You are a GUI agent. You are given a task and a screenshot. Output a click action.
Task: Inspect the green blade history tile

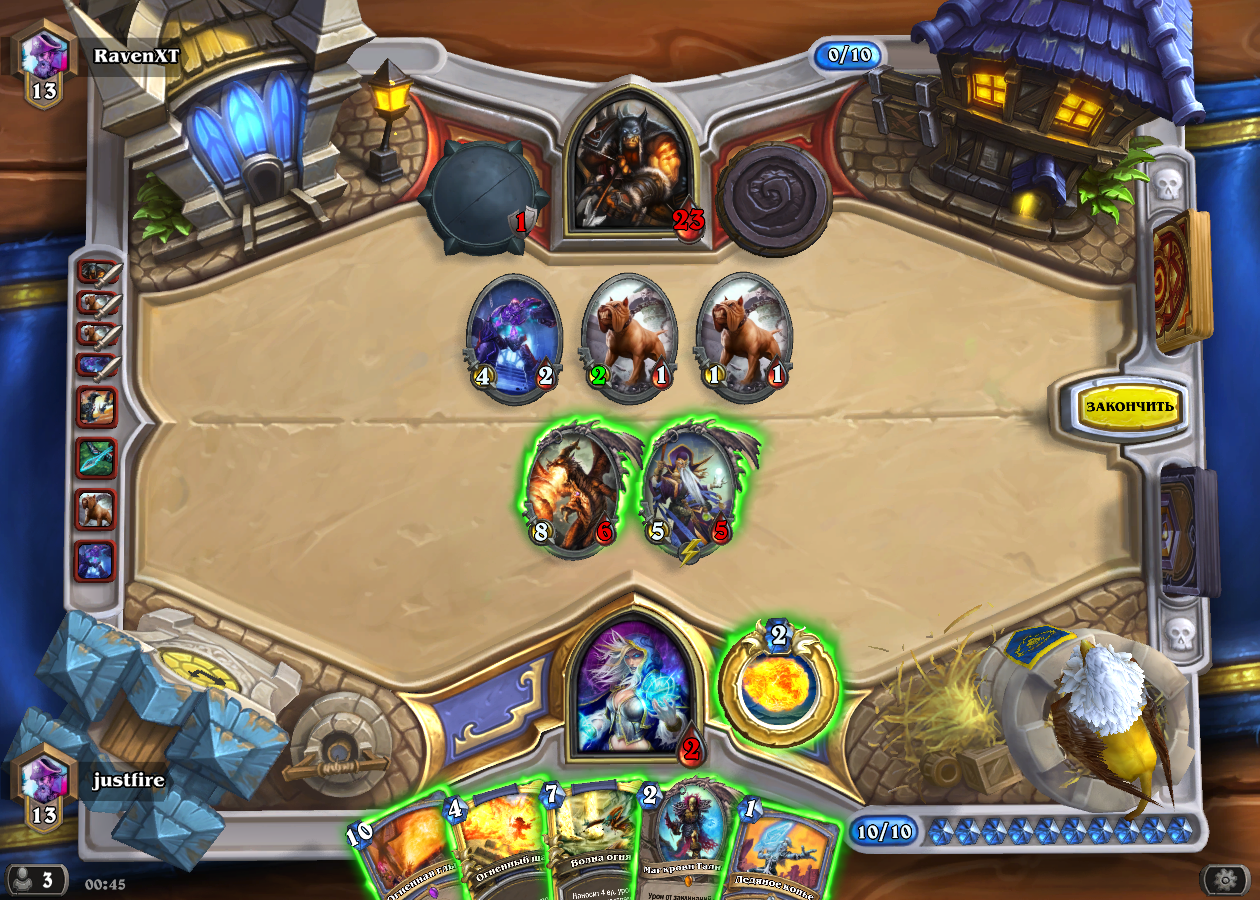click(97, 459)
